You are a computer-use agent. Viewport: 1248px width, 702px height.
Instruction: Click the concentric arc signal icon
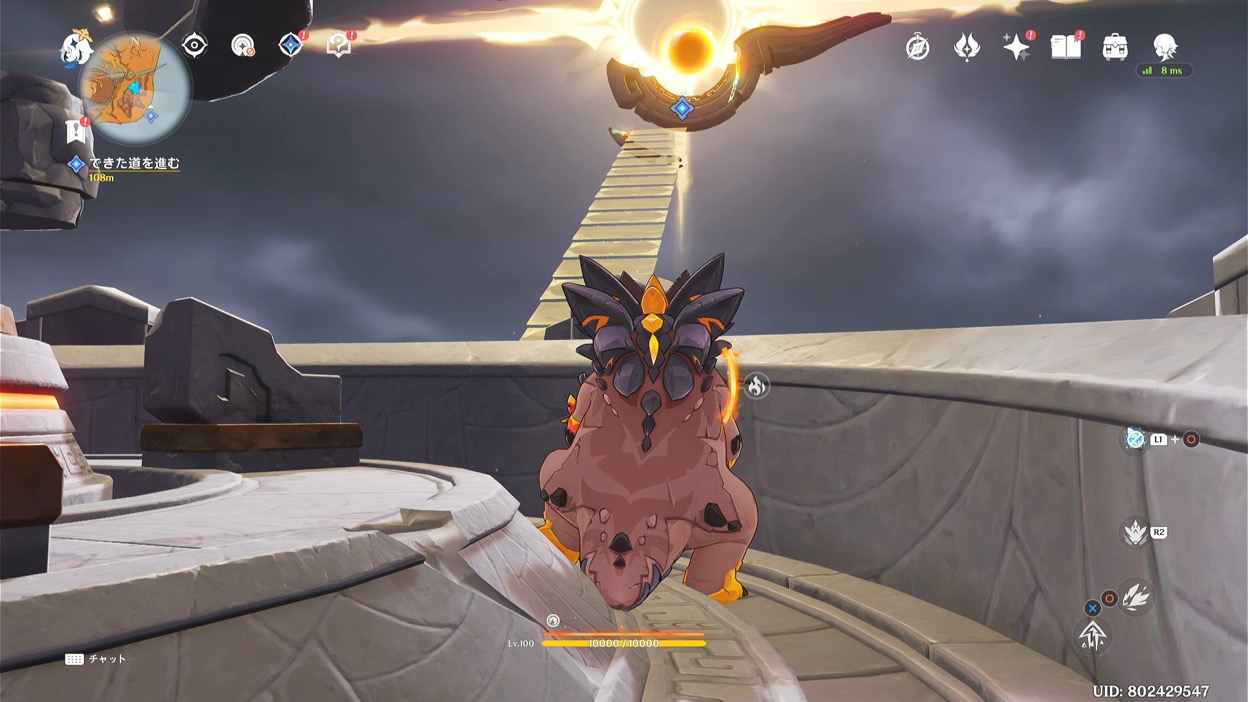(x=242, y=45)
